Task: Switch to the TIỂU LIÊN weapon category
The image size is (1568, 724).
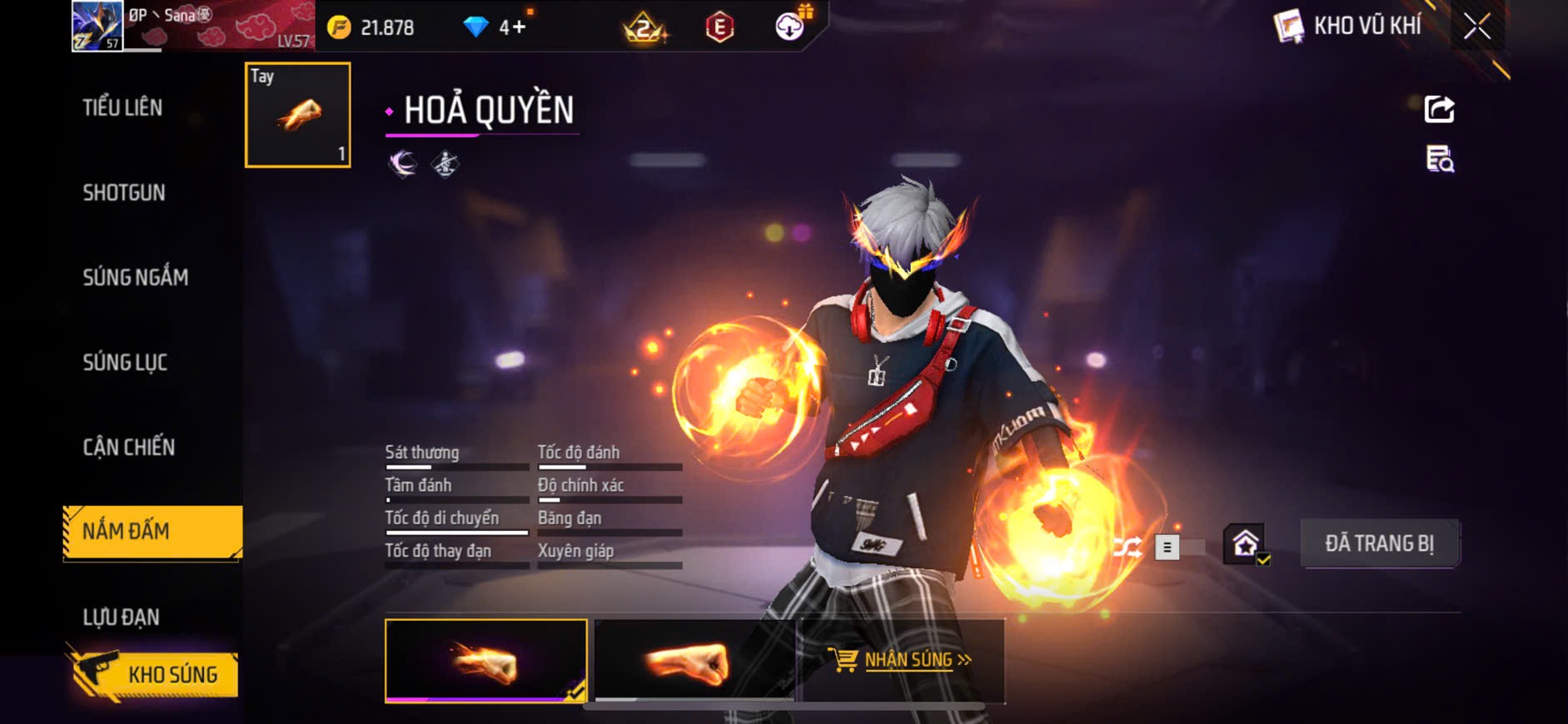Action: point(122,107)
